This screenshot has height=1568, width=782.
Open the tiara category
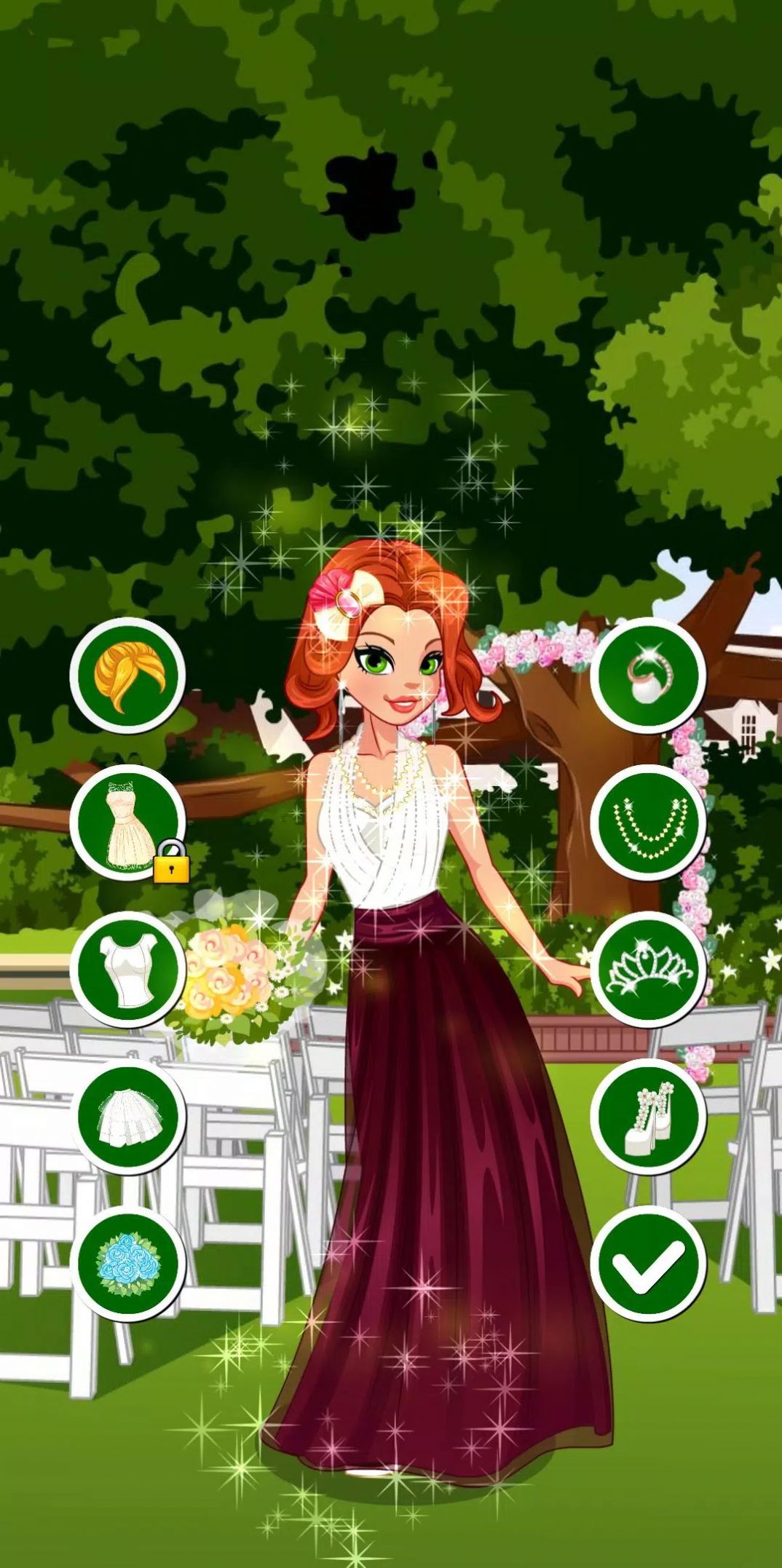click(648, 970)
